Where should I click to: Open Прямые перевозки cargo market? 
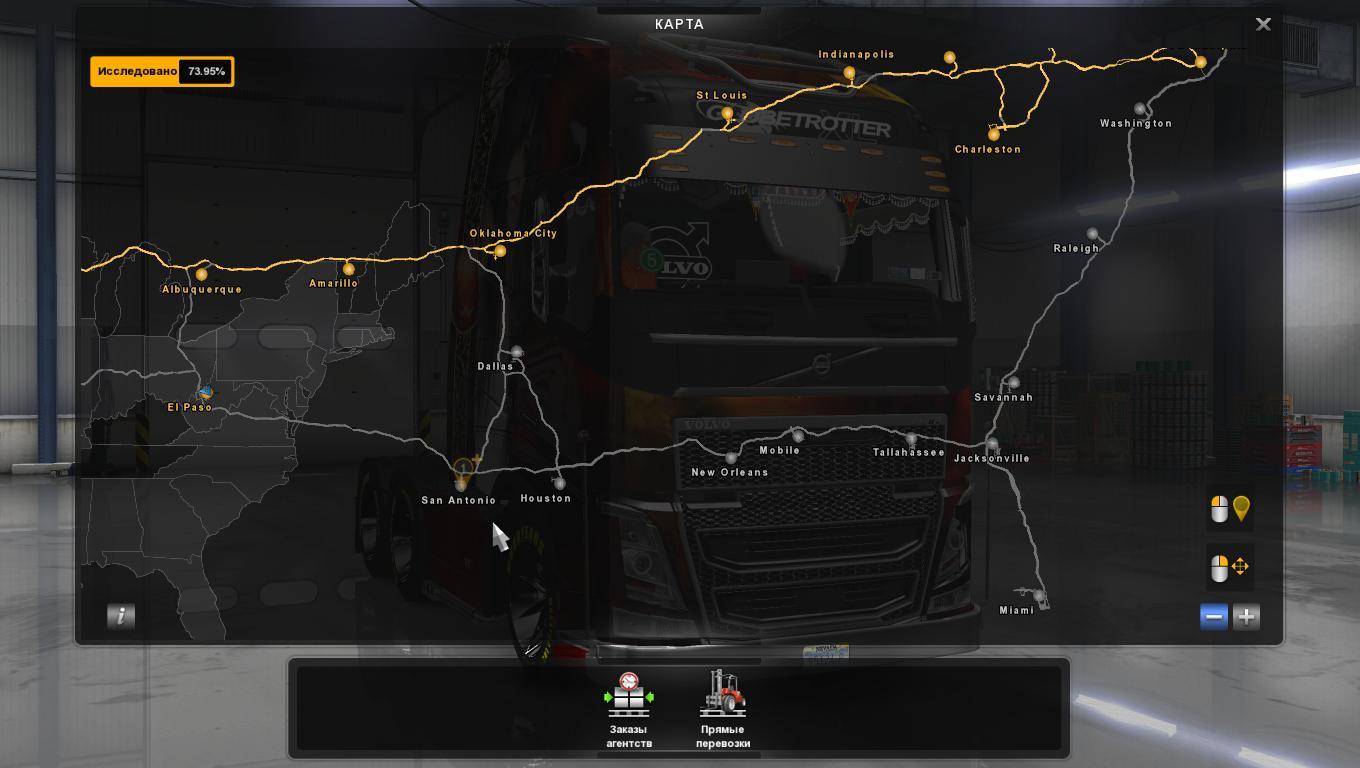(x=723, y=710)
